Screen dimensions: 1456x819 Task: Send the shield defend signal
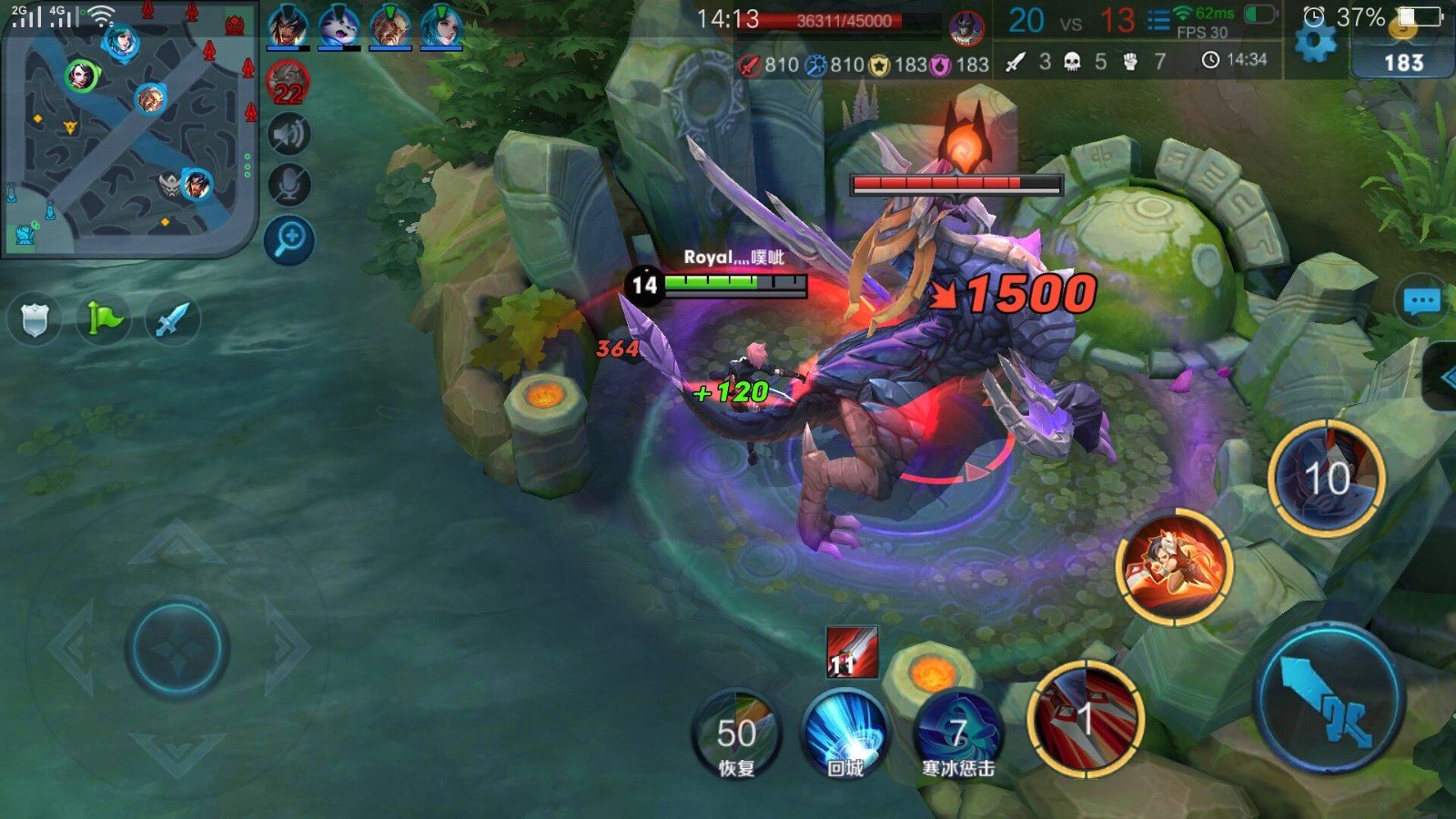tap(34, 318)
